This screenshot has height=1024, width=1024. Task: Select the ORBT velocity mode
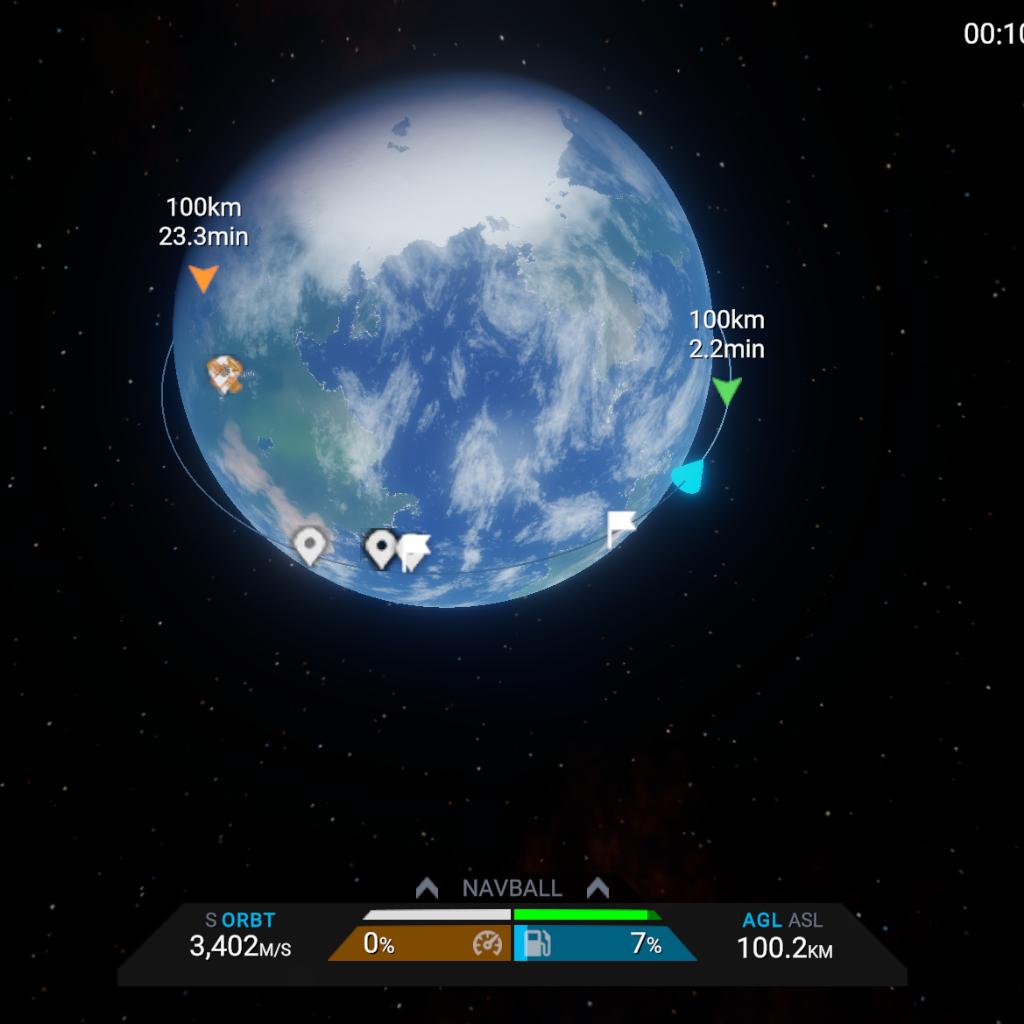(248, 920)
